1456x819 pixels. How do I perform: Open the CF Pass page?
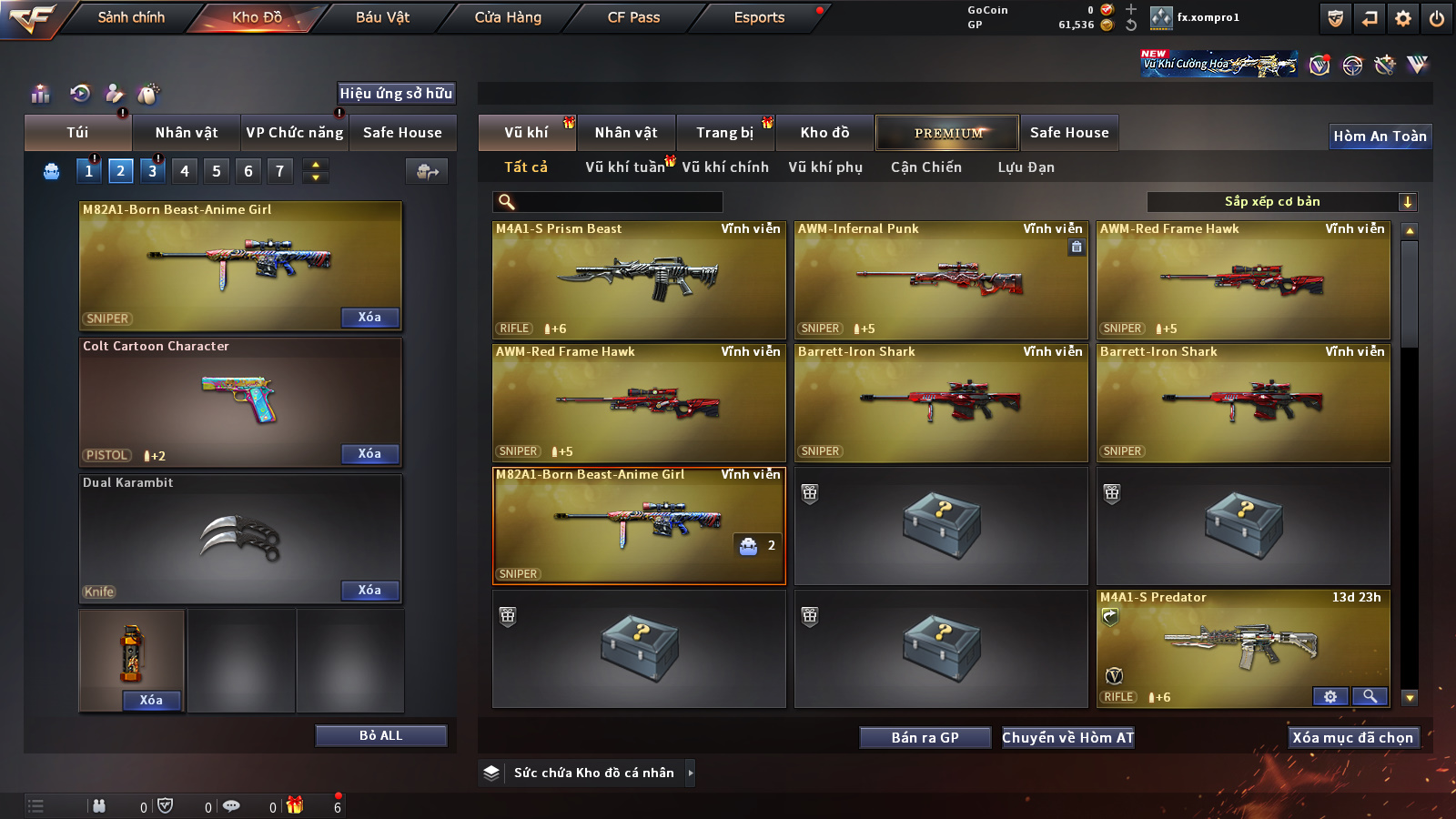[x=633, y=17]
